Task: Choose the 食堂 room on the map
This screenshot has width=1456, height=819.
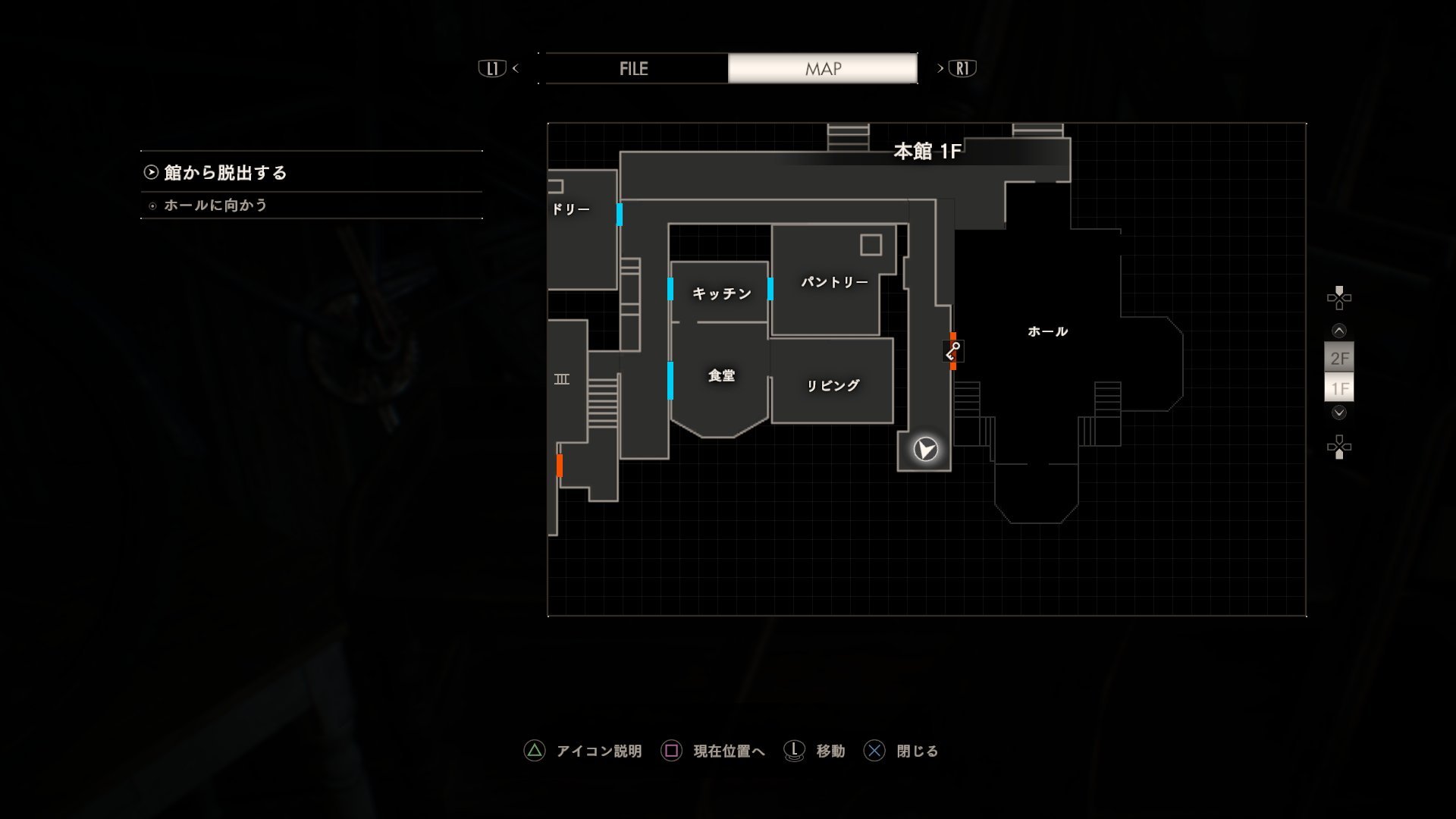Action: tap(721, 376)
